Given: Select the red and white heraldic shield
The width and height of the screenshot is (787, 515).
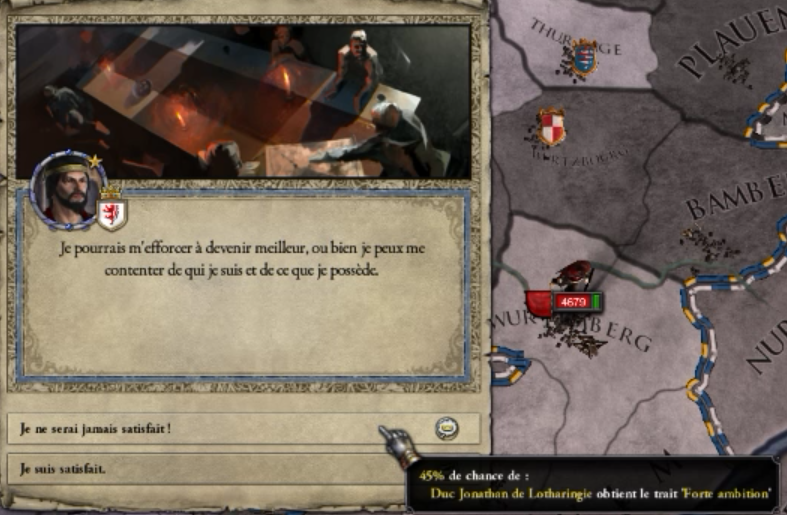Looking at the screenshot, I should pos(551,127).
